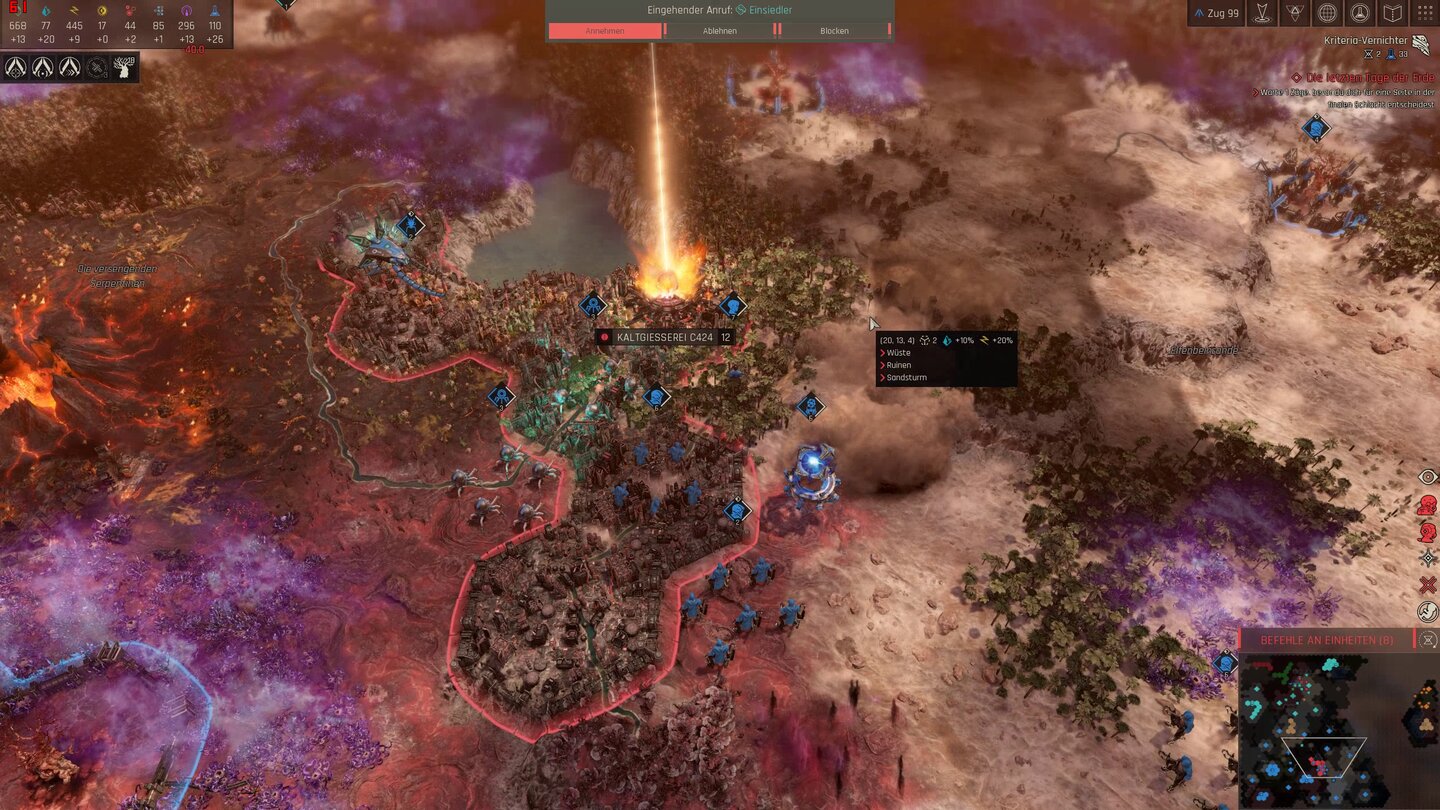Image resolution: width=1440 pixels, height=810 pixels.
Task: Open the open-book encyclopedia icon
Action: [1392, 13]
